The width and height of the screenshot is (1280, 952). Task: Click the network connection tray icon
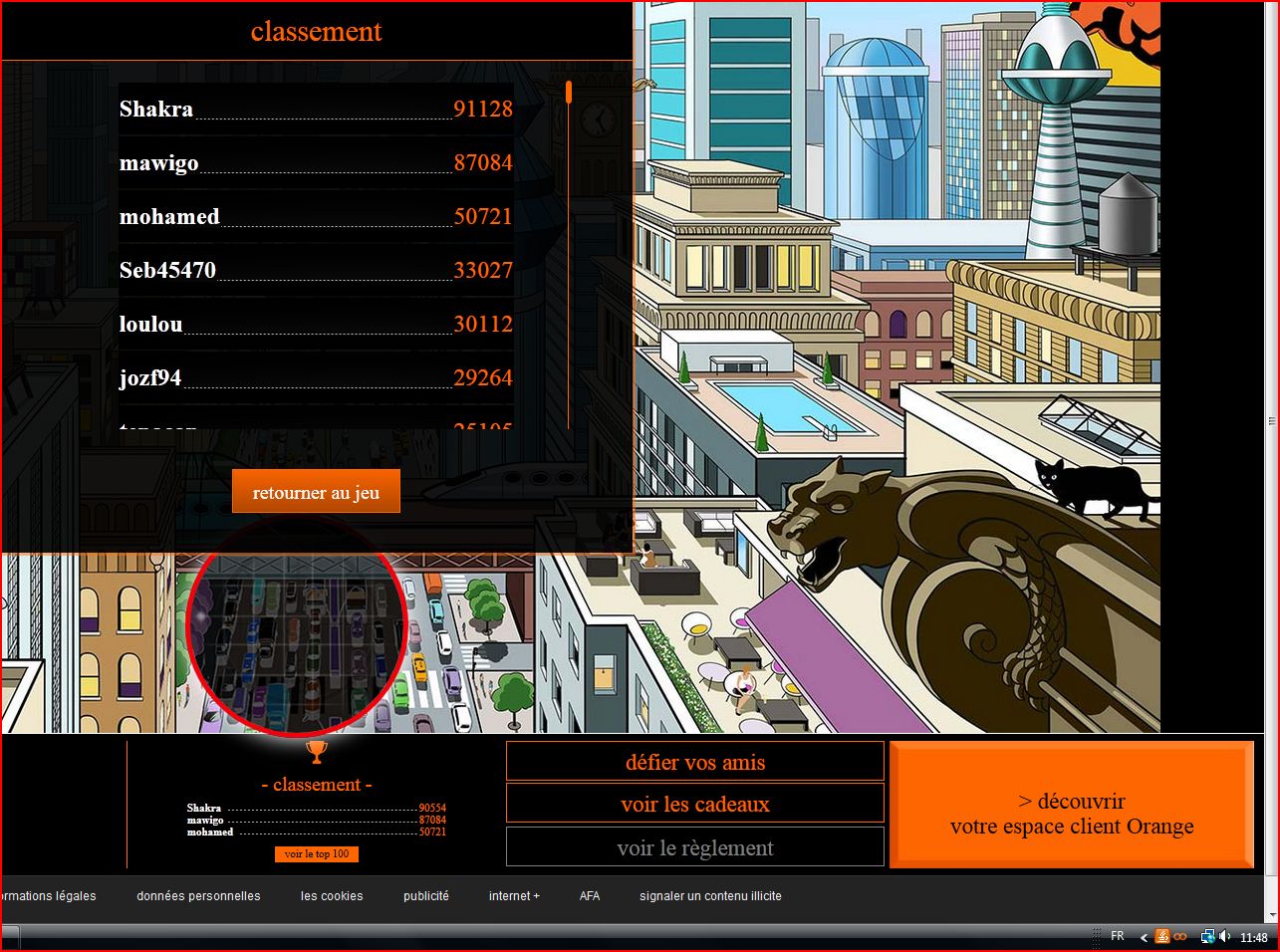(x=1207, y=936)
